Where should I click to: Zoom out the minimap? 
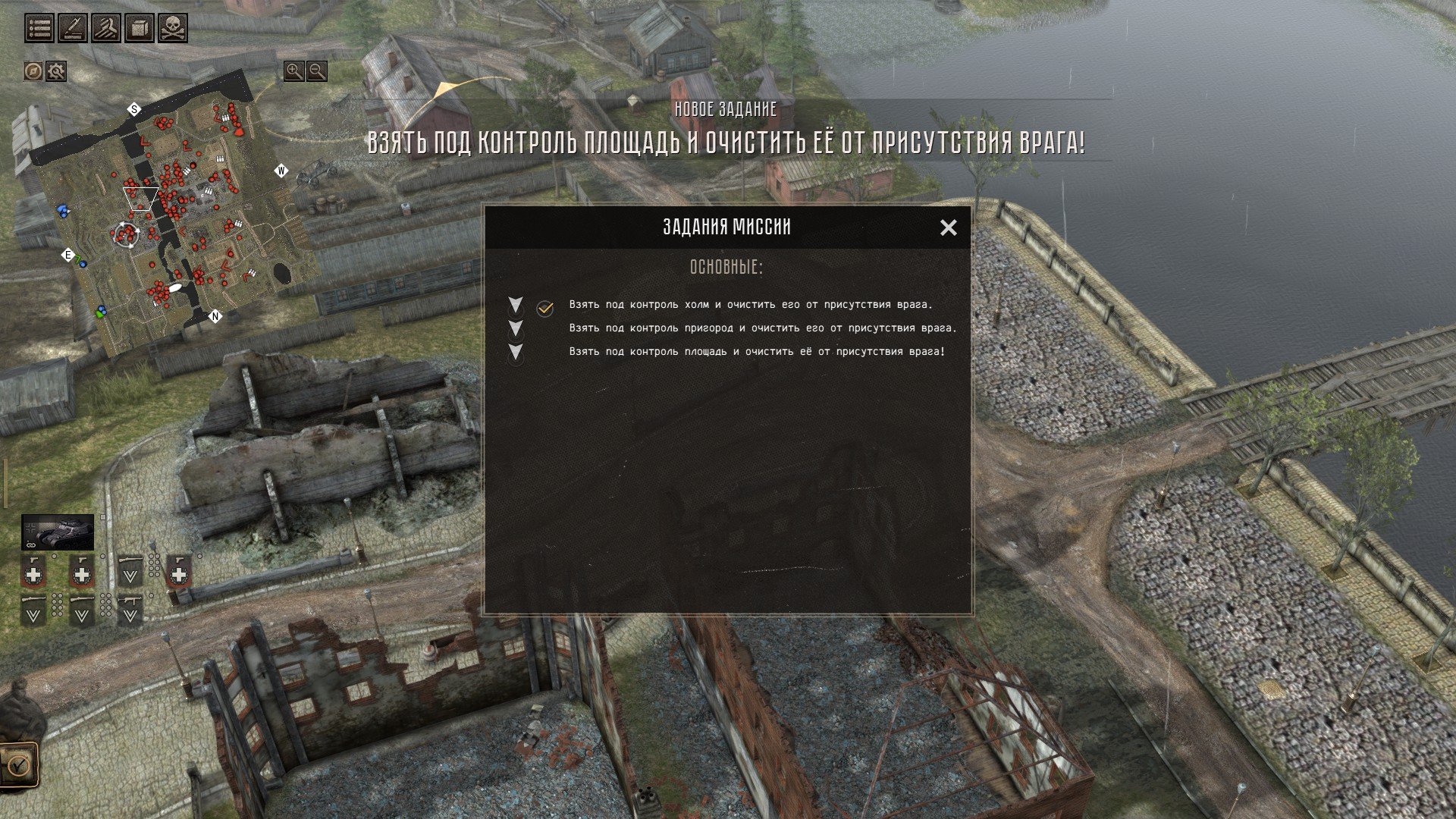coord(317,71)
